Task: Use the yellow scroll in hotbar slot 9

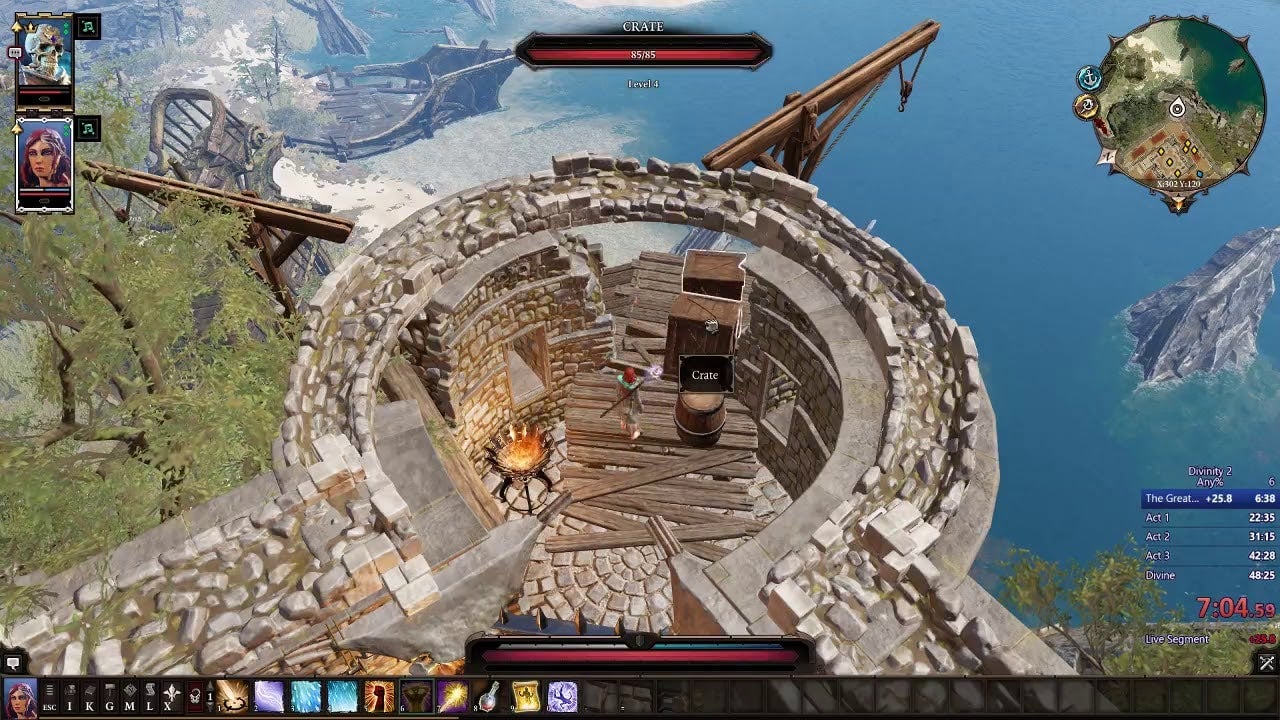Action: coord(526,696)
